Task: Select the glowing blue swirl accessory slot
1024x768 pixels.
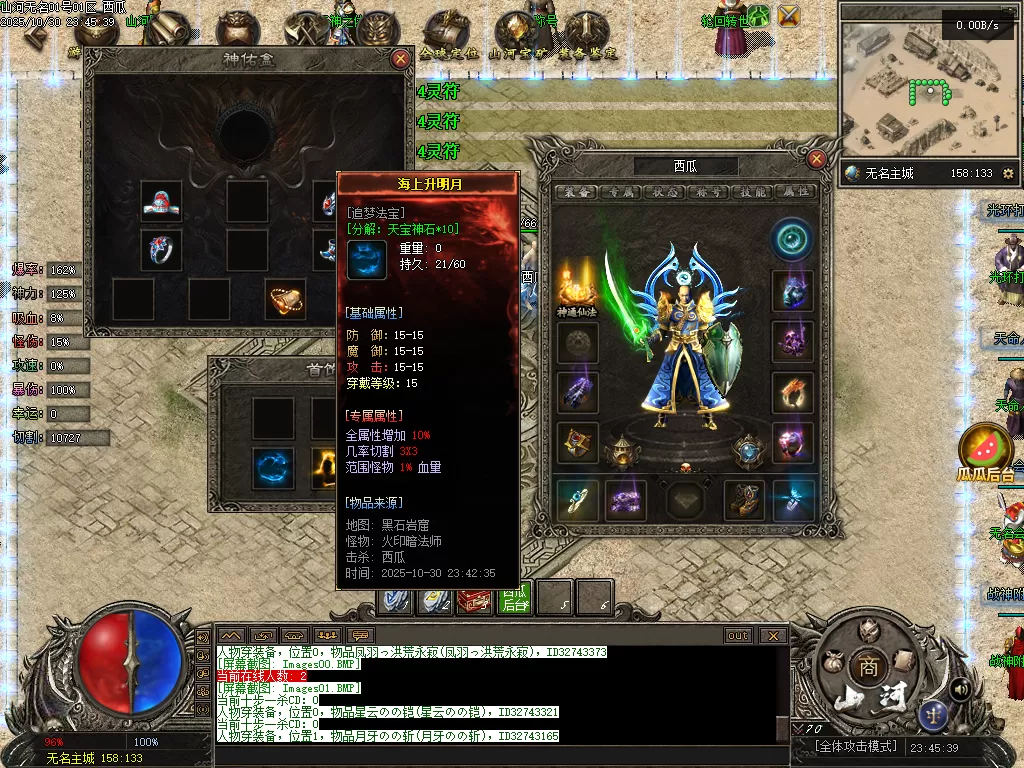Action: pyautogui.click(x=273, y=467)
